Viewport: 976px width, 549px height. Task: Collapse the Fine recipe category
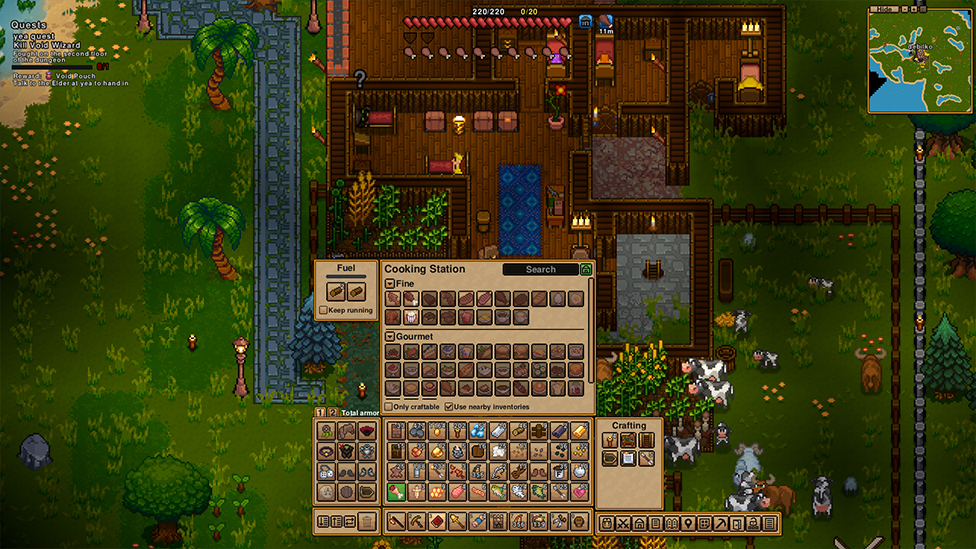pyautogui.click(x=390, y=284)
